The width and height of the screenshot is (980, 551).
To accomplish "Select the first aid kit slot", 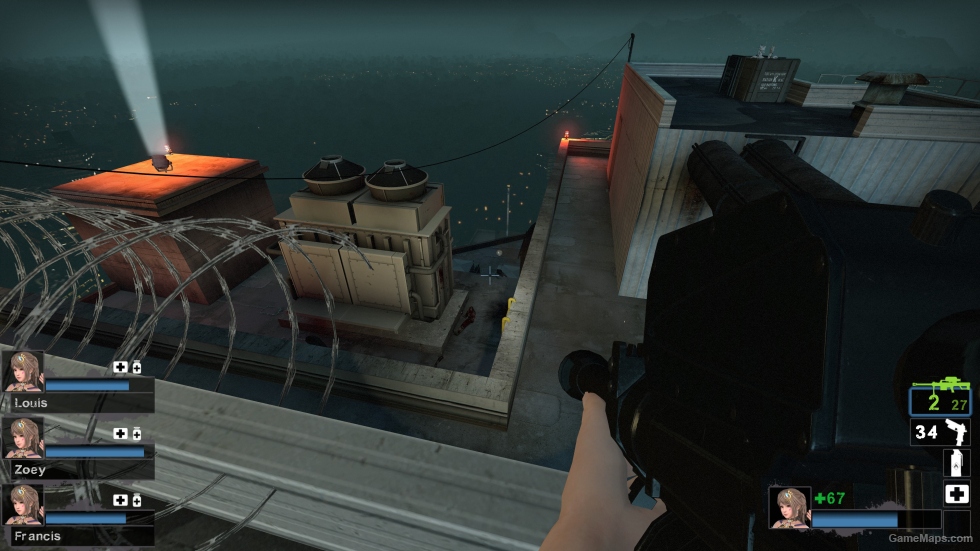I will 956,494.
